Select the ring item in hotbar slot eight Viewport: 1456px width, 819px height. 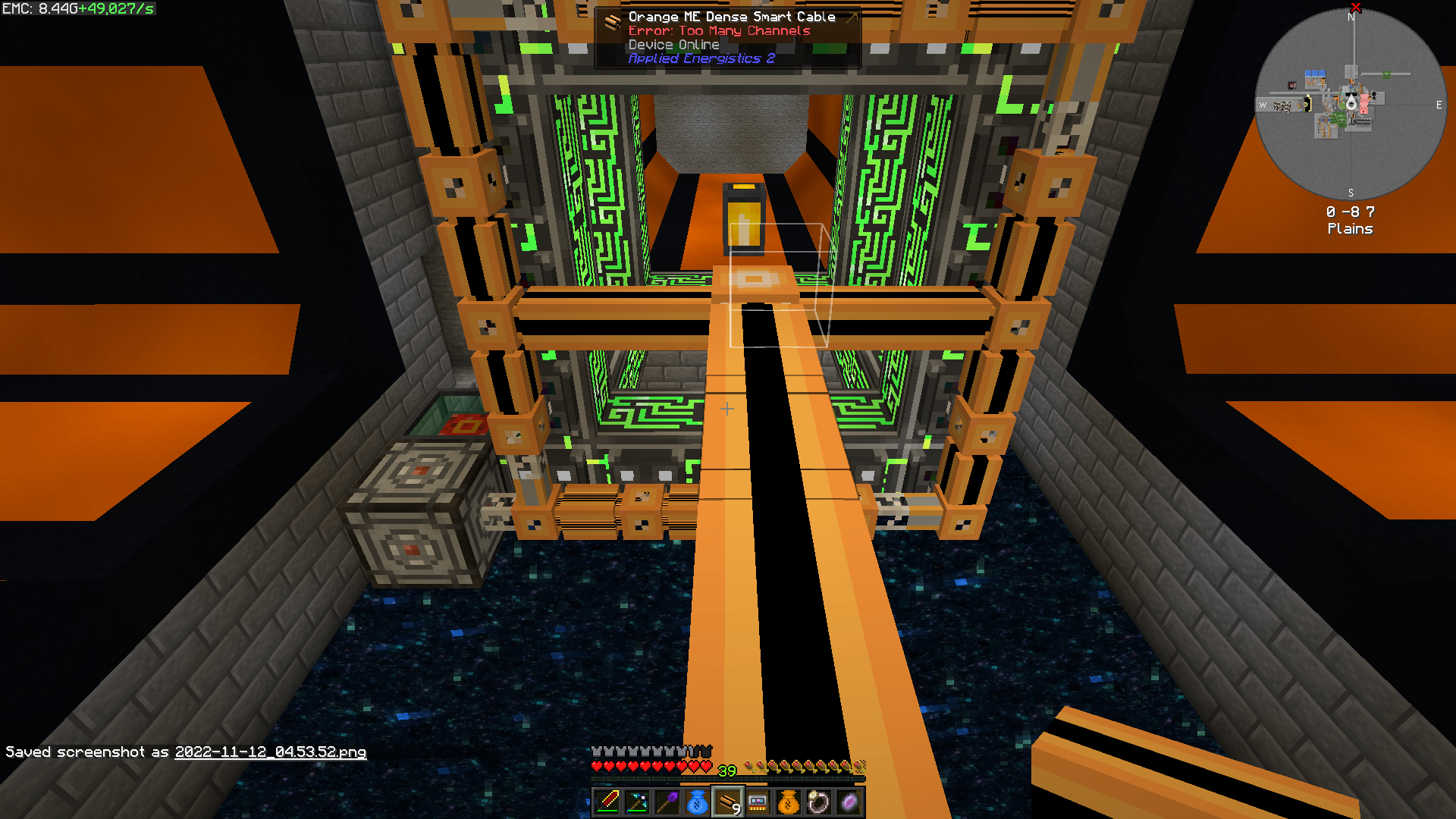(817, 802)
